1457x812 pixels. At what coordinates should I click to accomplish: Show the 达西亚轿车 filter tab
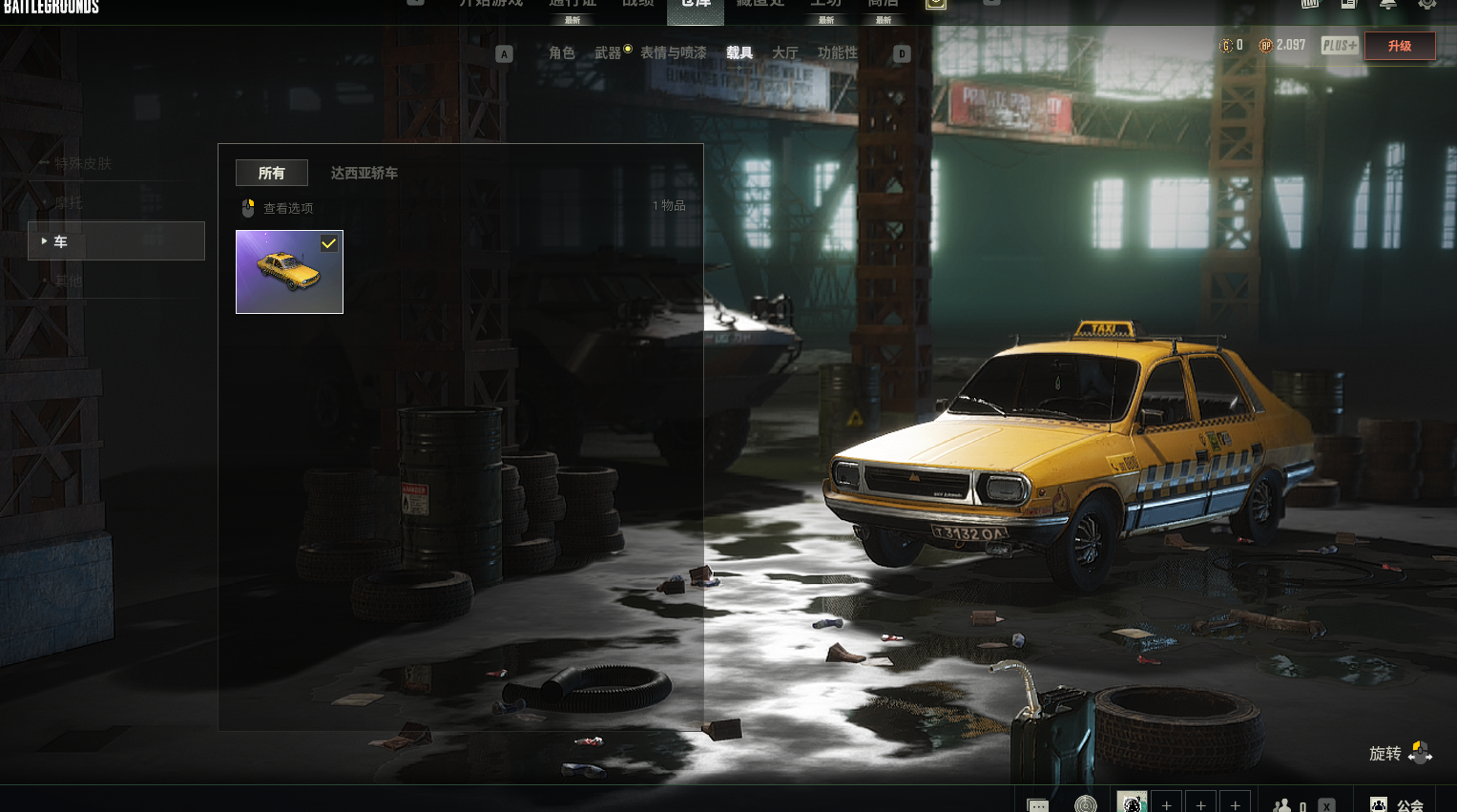coord(364,173)
